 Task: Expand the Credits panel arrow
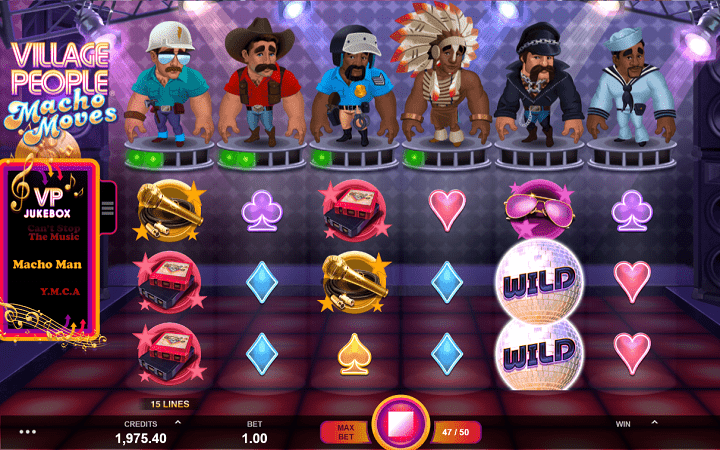pyautogui.click(x=178, y=423)
